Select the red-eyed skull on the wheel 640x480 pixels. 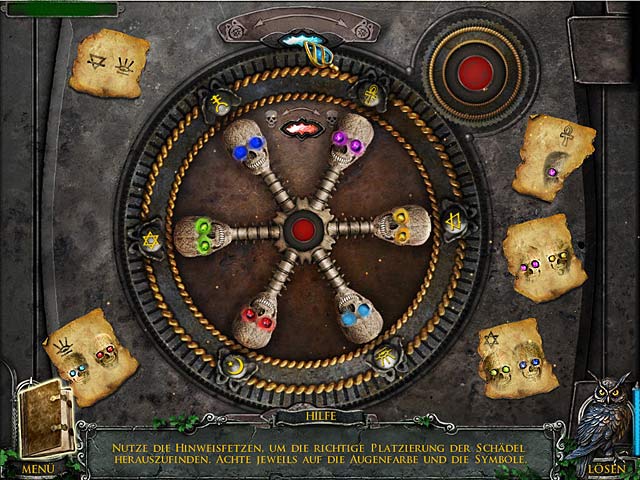tap(258, 319)
